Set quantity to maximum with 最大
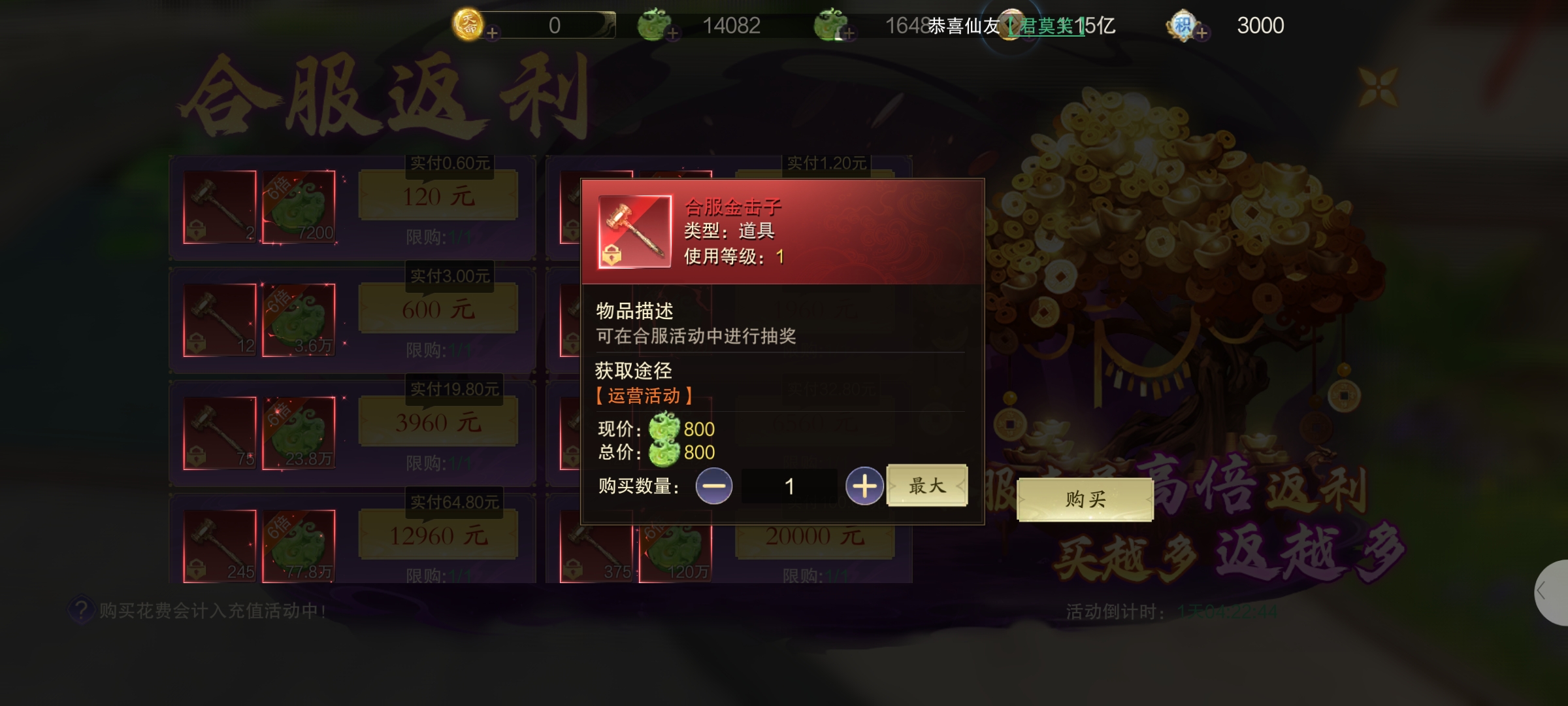 click(926, 486)
